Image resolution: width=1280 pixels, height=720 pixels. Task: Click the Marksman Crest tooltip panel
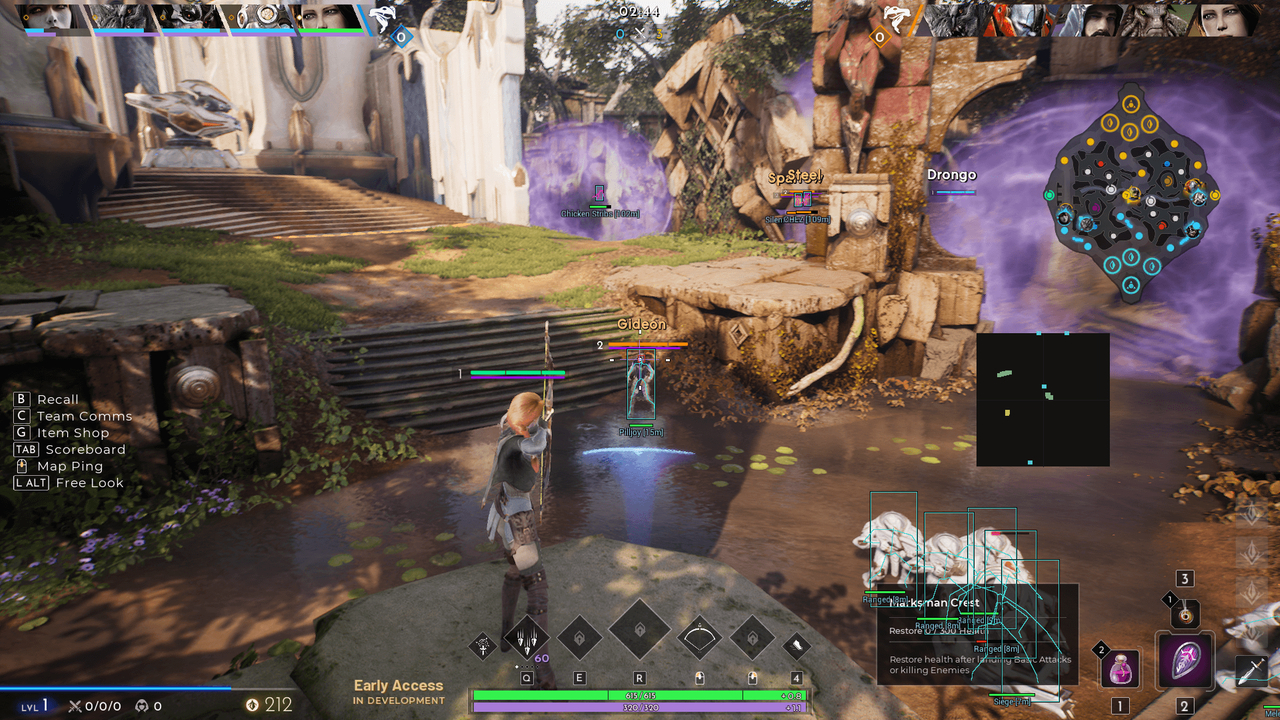click(977, 634)
